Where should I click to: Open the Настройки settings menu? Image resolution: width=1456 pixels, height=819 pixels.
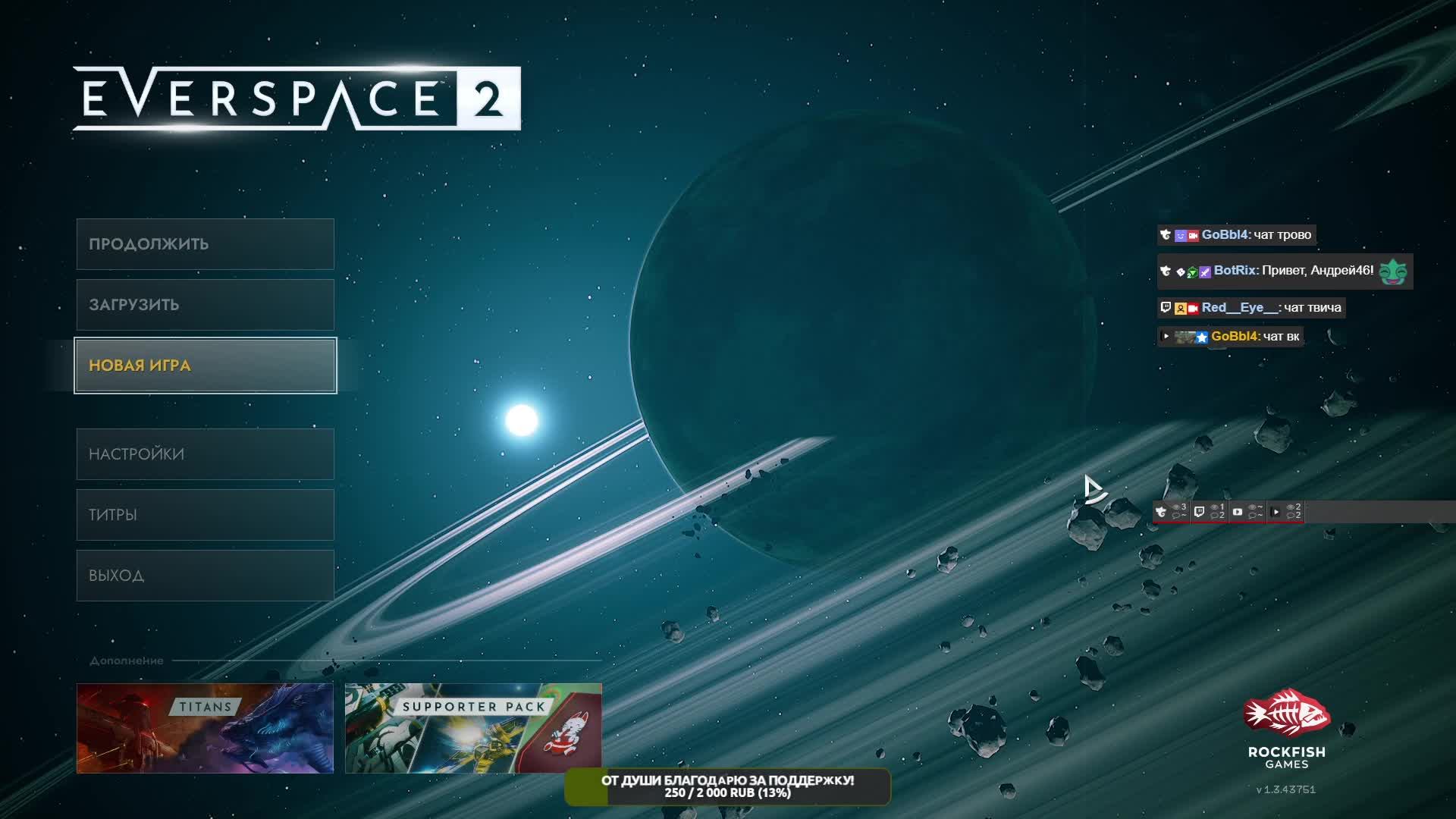205,454
